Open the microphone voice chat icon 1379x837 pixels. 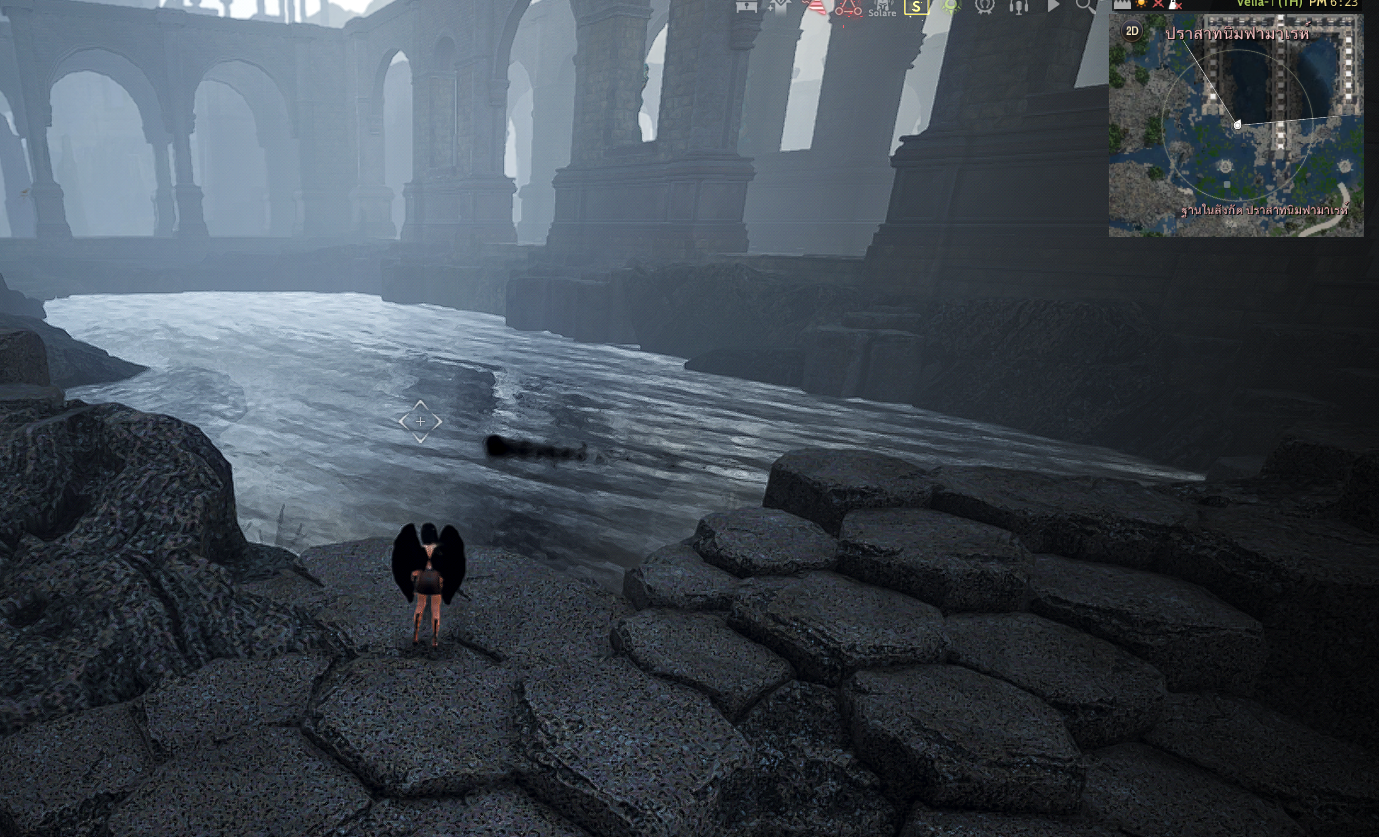pyautogui.click(x=1018, y=6)
